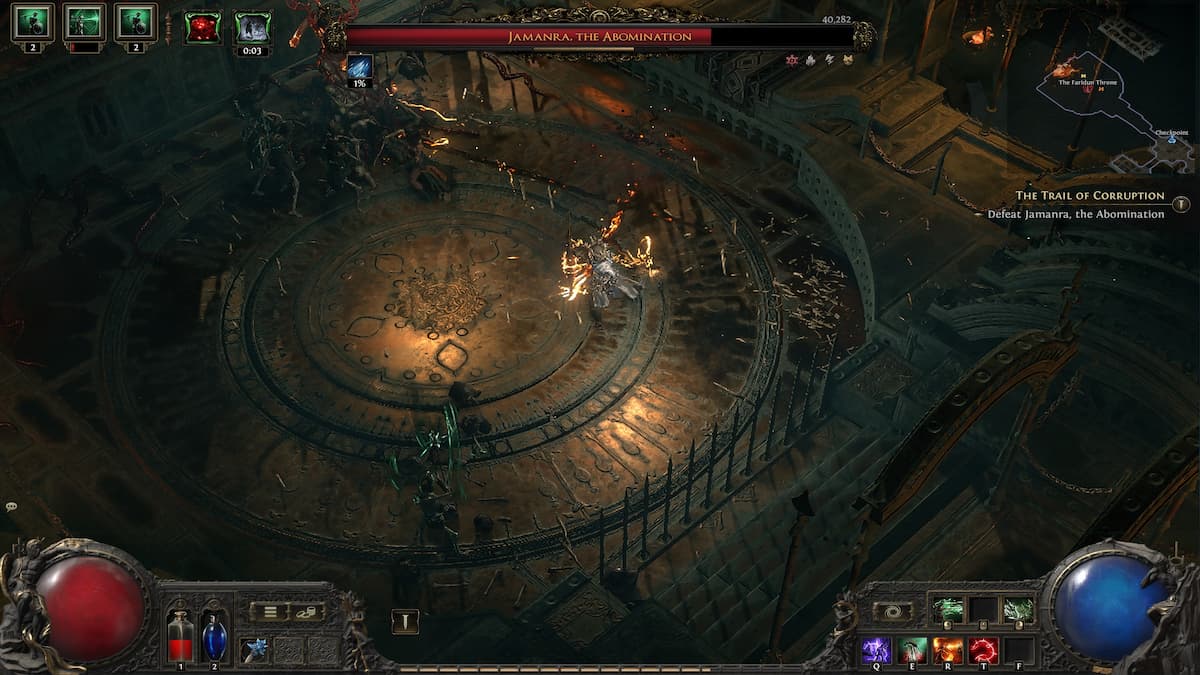
Task: Select the Trail of Corruption quest tracker
Action: pyautogui.click(x=1090, y=196)
